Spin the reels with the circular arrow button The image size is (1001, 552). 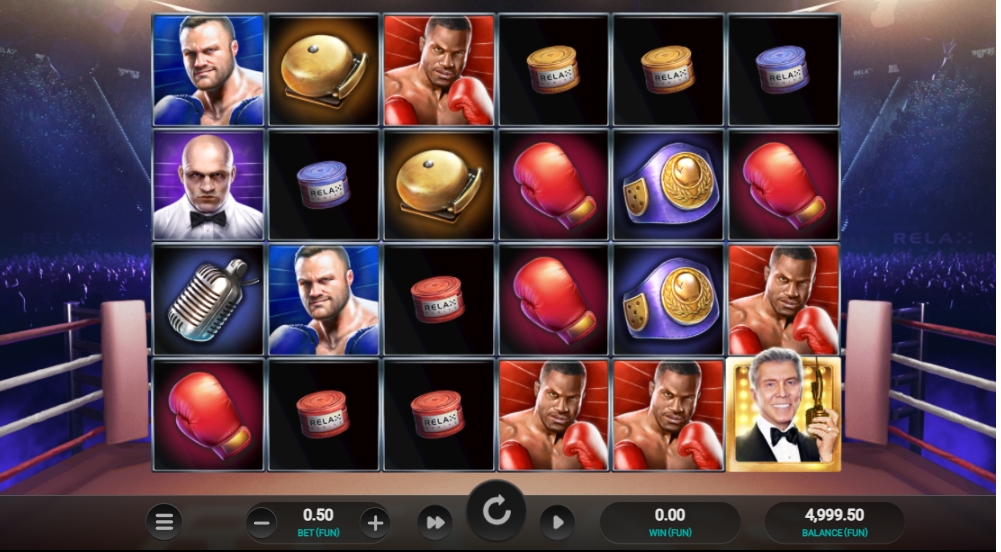click(496, 512)
